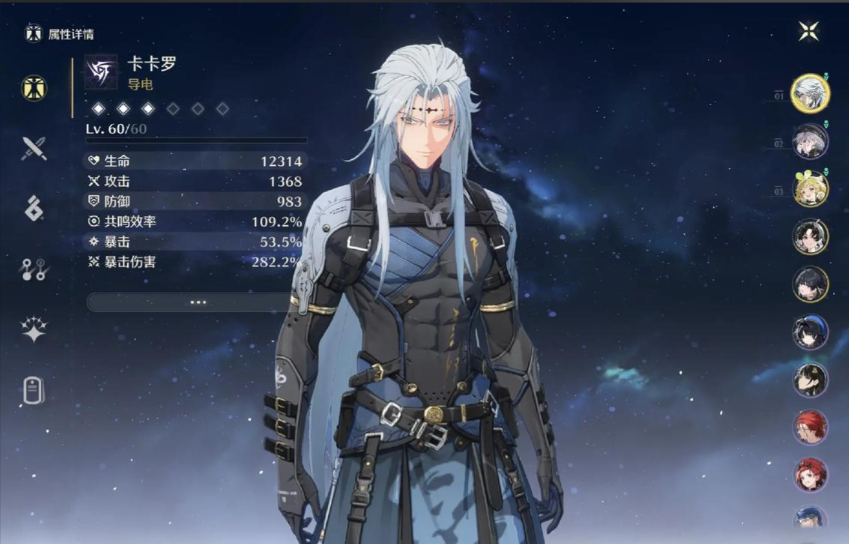Open the connected-nodes skill tree tab
849x544 pixels.
(35, 269)
